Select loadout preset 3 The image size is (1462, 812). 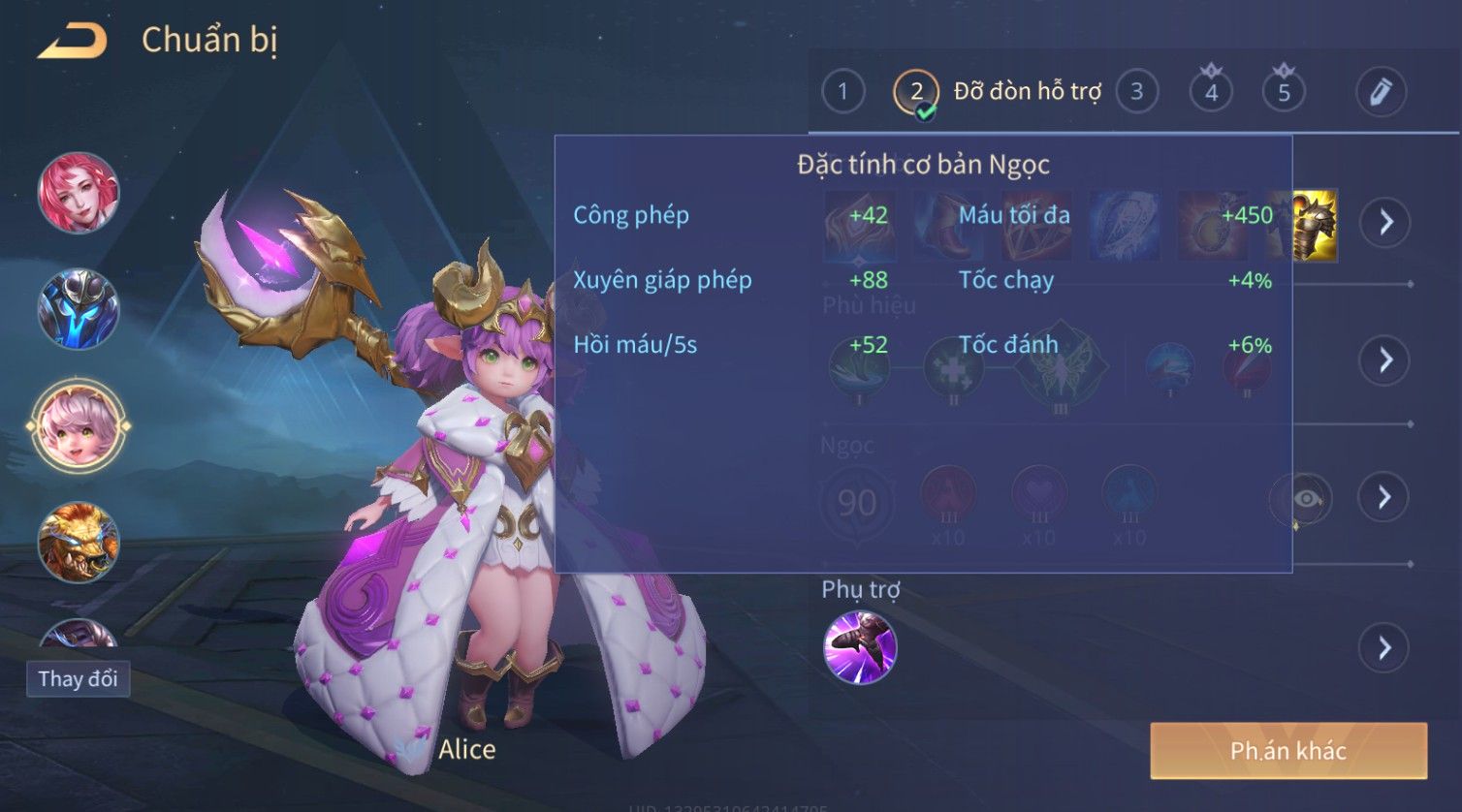(x=1136, y=92)
